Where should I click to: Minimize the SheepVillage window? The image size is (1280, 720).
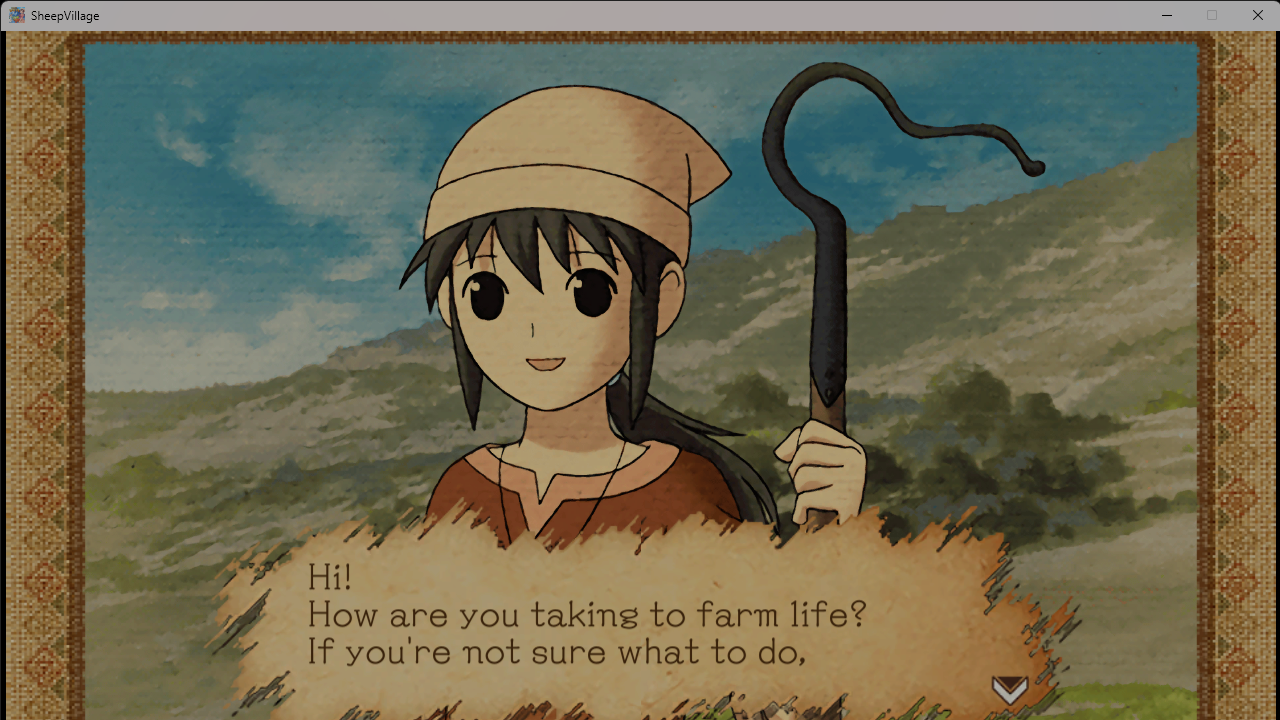click(1166, 15)
